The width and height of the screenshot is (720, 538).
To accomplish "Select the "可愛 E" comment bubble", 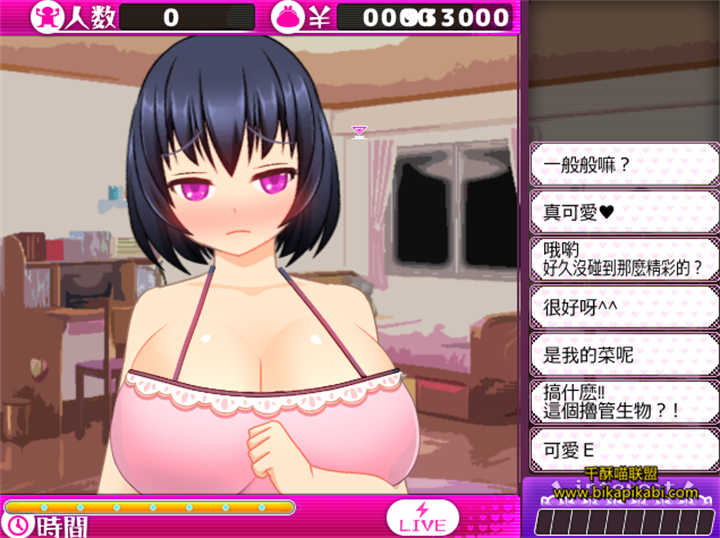I will pos(624,449).
